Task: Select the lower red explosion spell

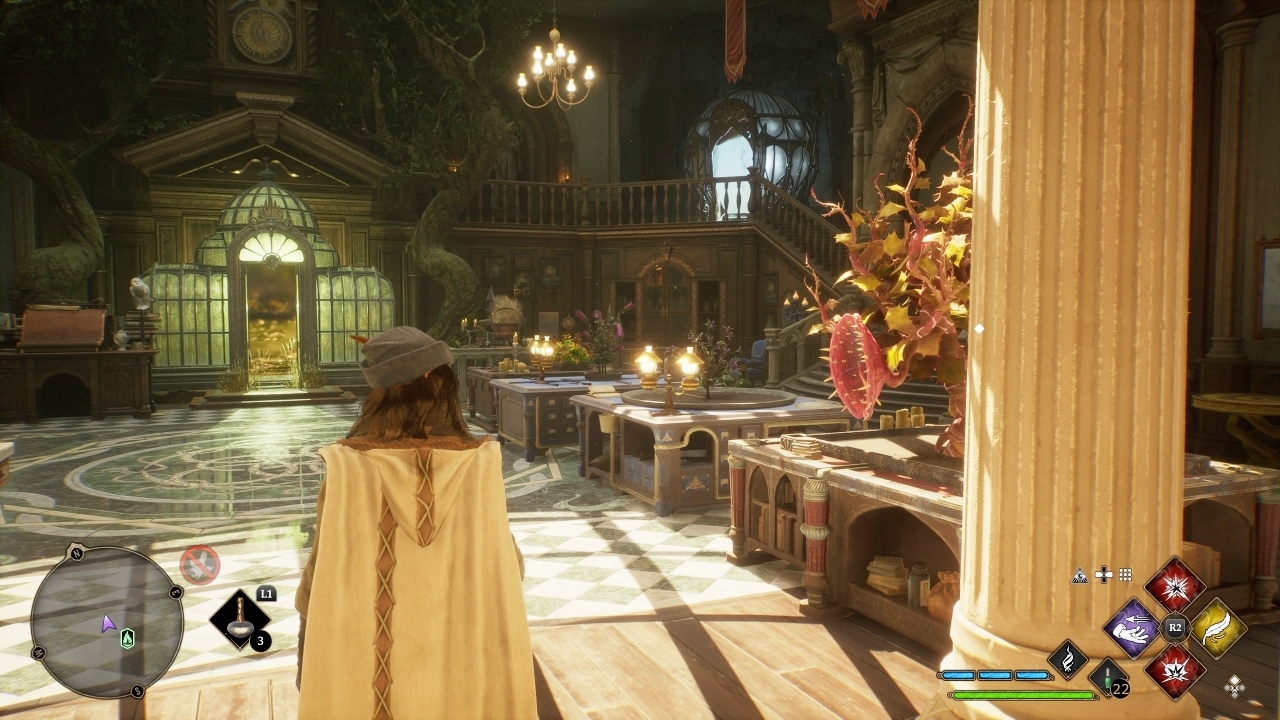Action: click(1175, 671)
